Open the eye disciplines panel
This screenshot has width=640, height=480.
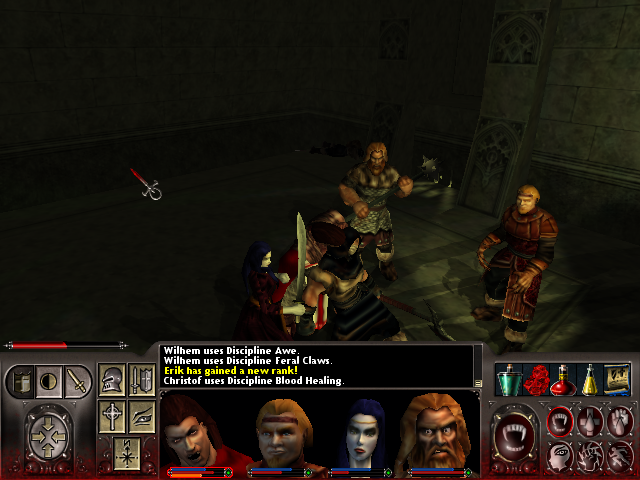[x=141, y=416]
